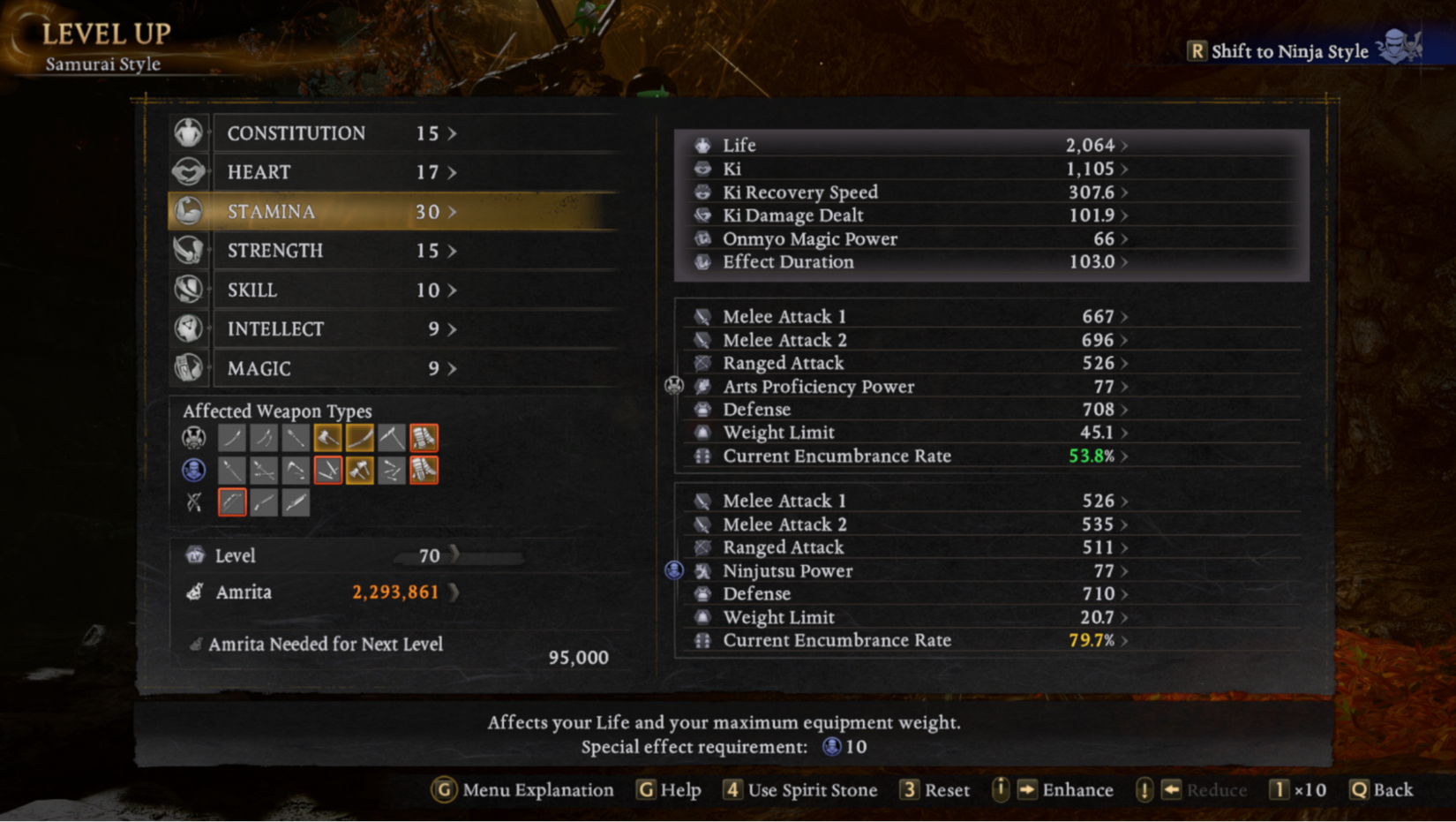Click the Level progress bar next to 70

[x=459, y=556]
